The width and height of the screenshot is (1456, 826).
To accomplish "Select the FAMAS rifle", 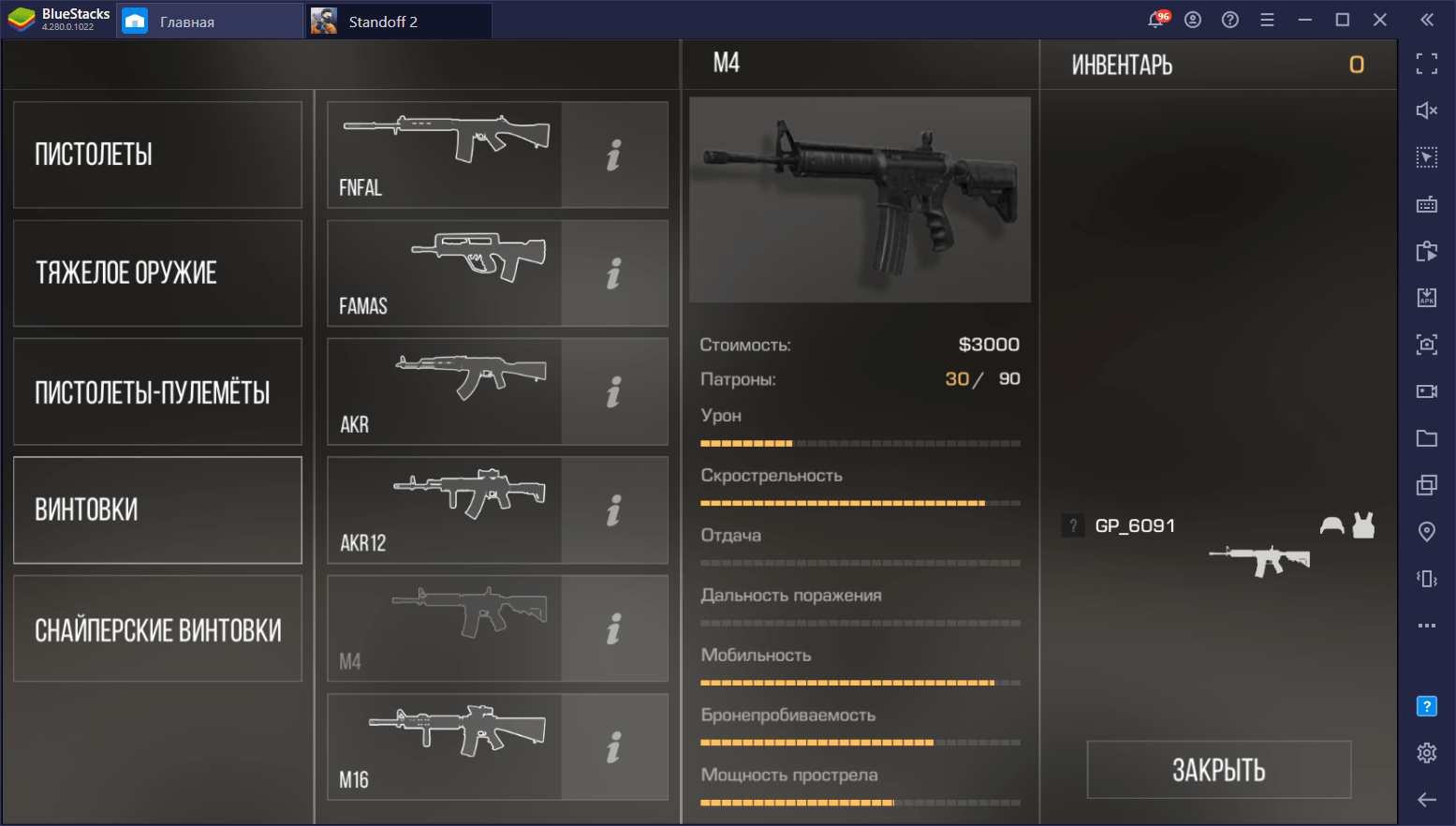I will pyautogui.click(x=445, y=273).
